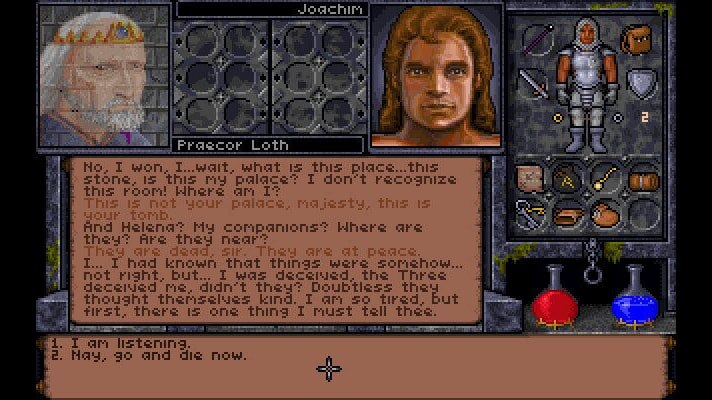Select the equipped shield slot
The width and height of the screenshot is (712, 400).
point(639,81)
